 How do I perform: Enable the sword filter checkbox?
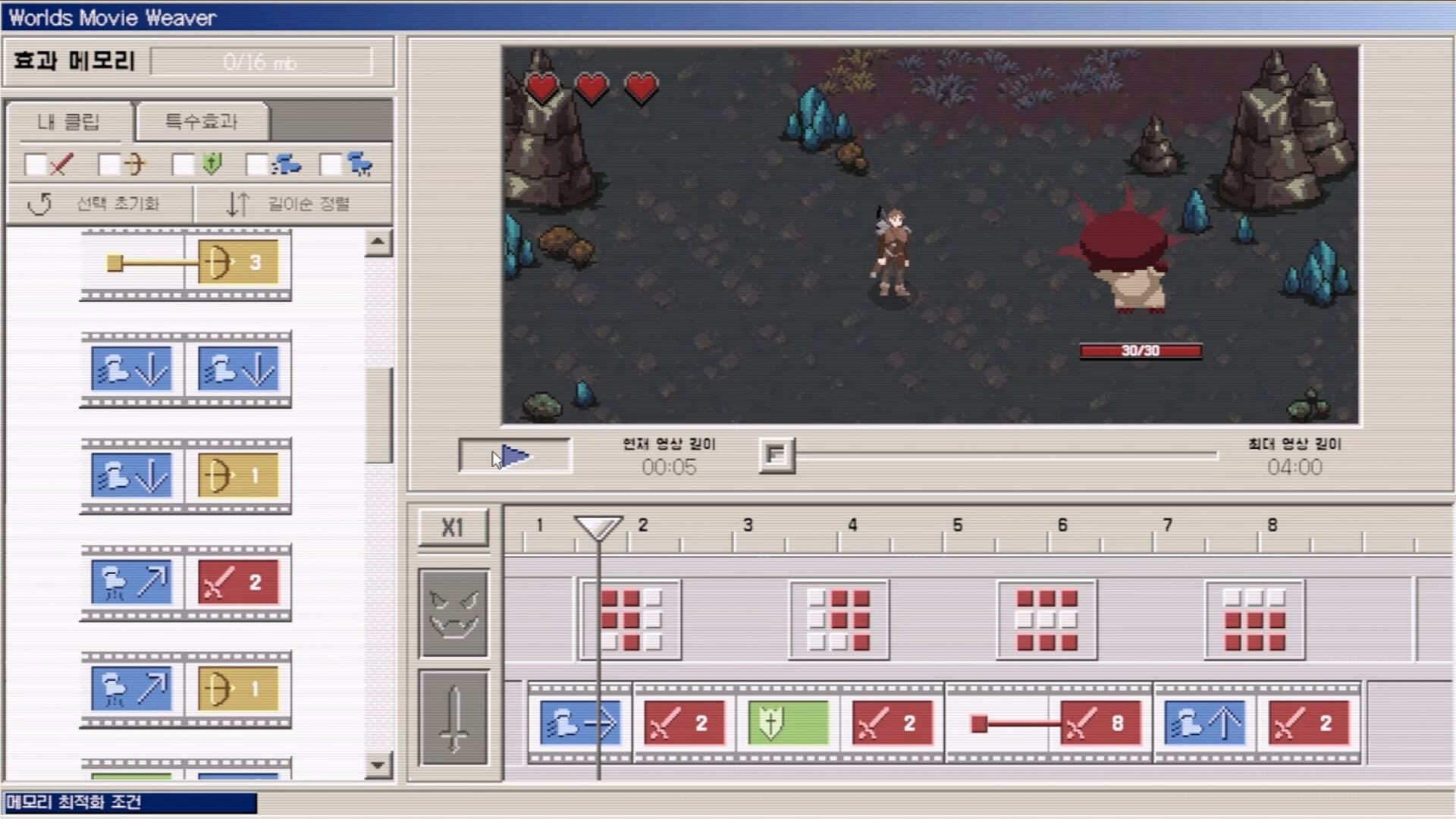35,164
